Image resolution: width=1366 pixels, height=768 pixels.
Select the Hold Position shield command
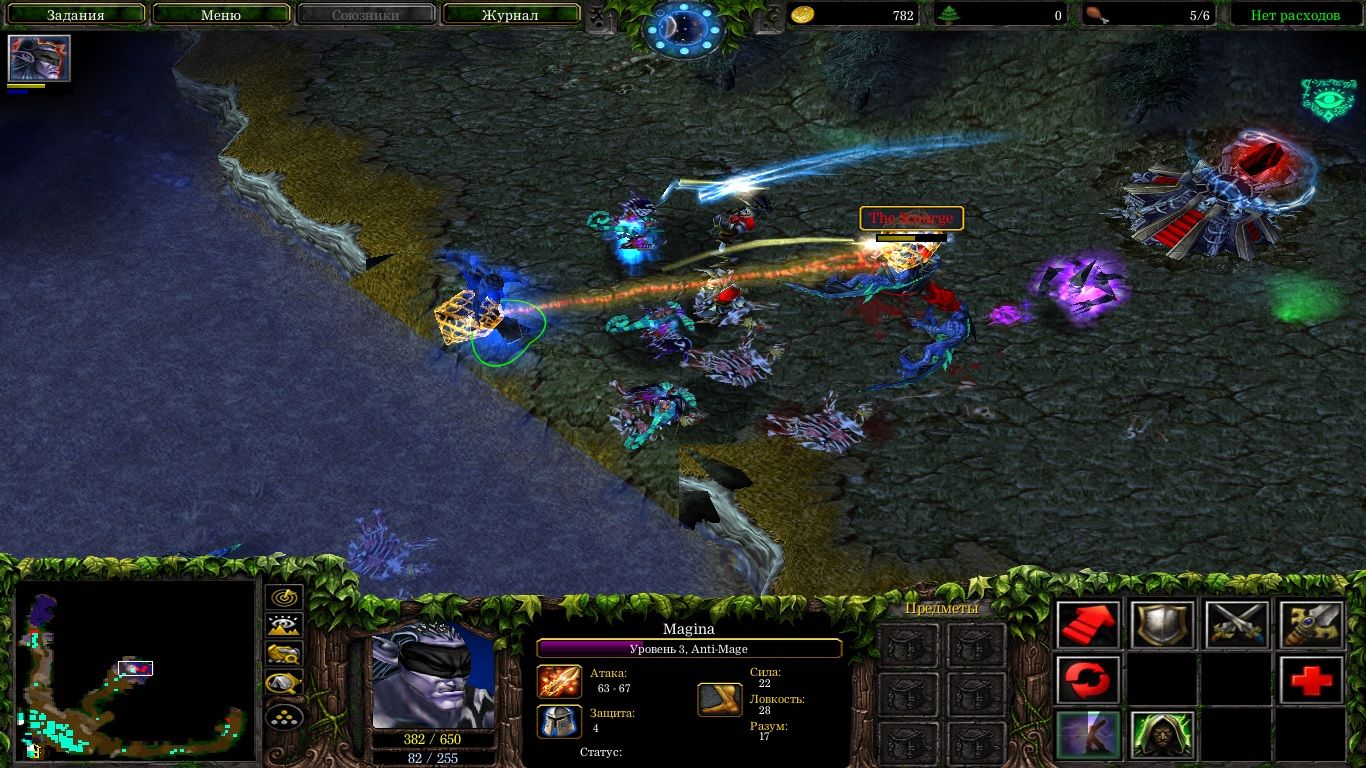[1161, 623]
